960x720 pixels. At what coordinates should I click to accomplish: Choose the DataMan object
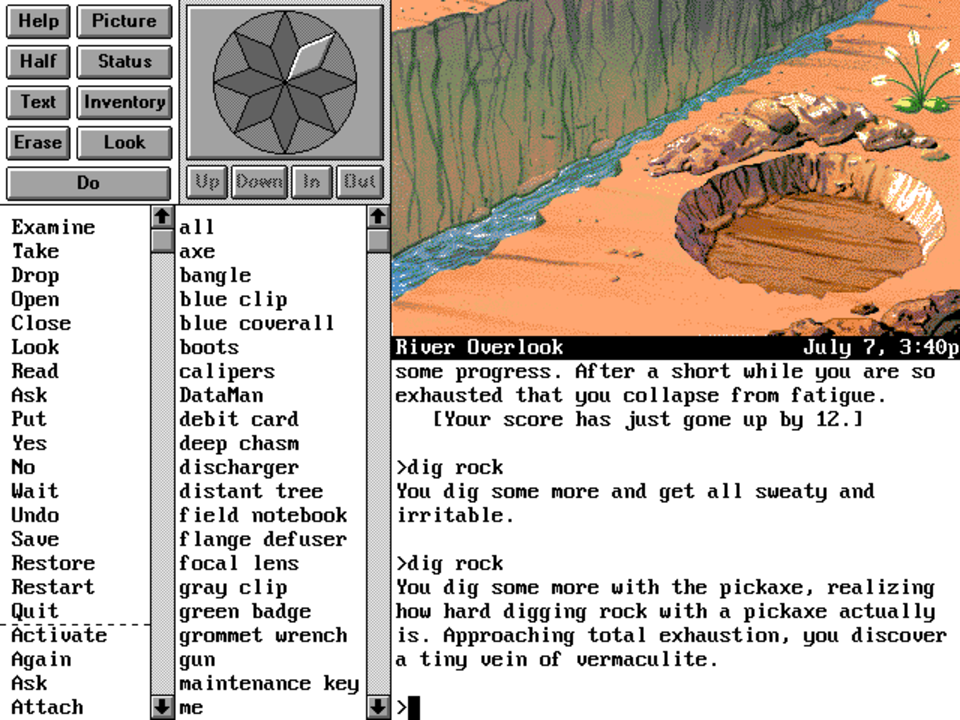click(x=221, y=395)
